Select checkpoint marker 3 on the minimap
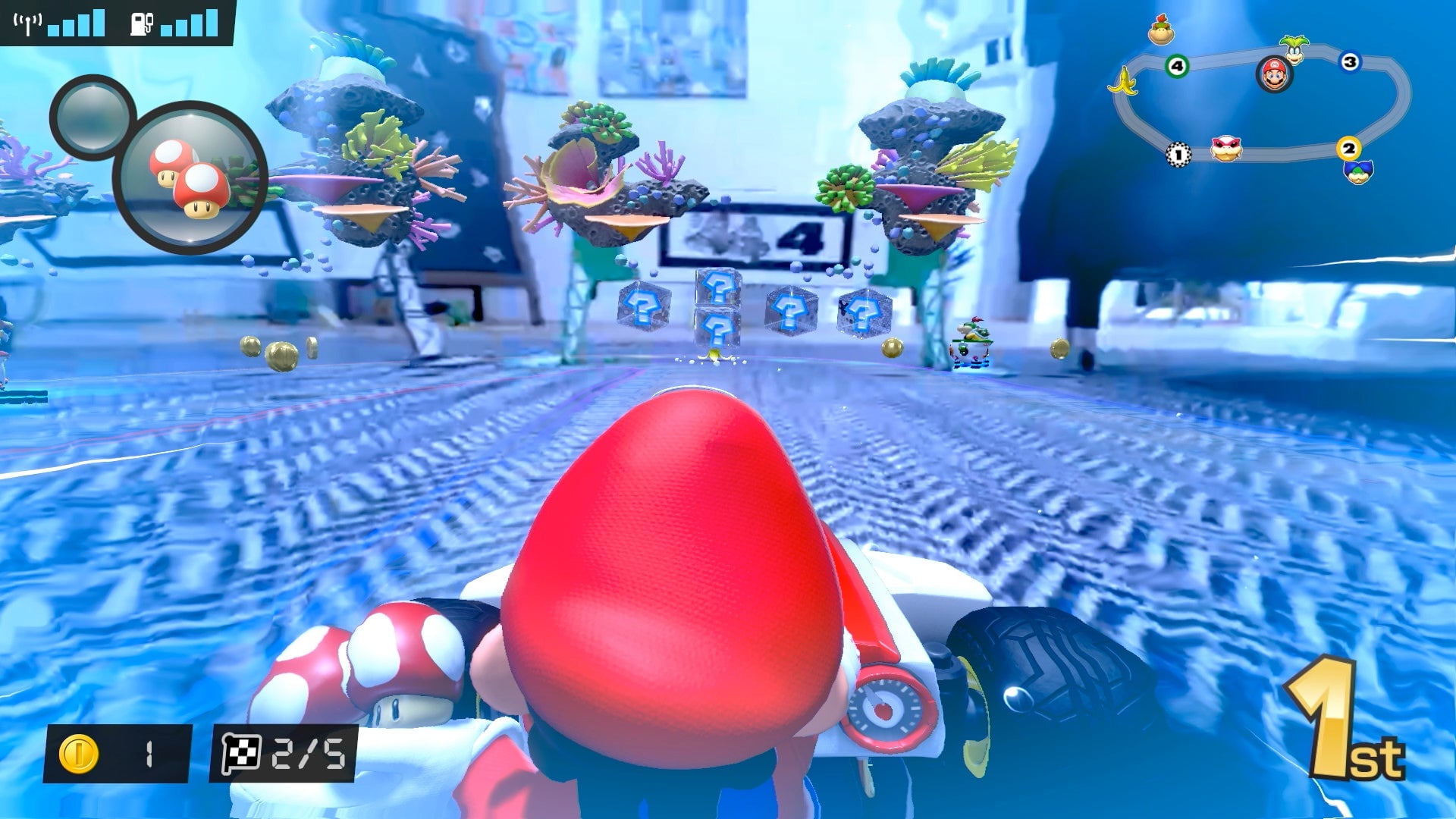This screenshot has width=1456, height=819. (x=1350, y=62)
